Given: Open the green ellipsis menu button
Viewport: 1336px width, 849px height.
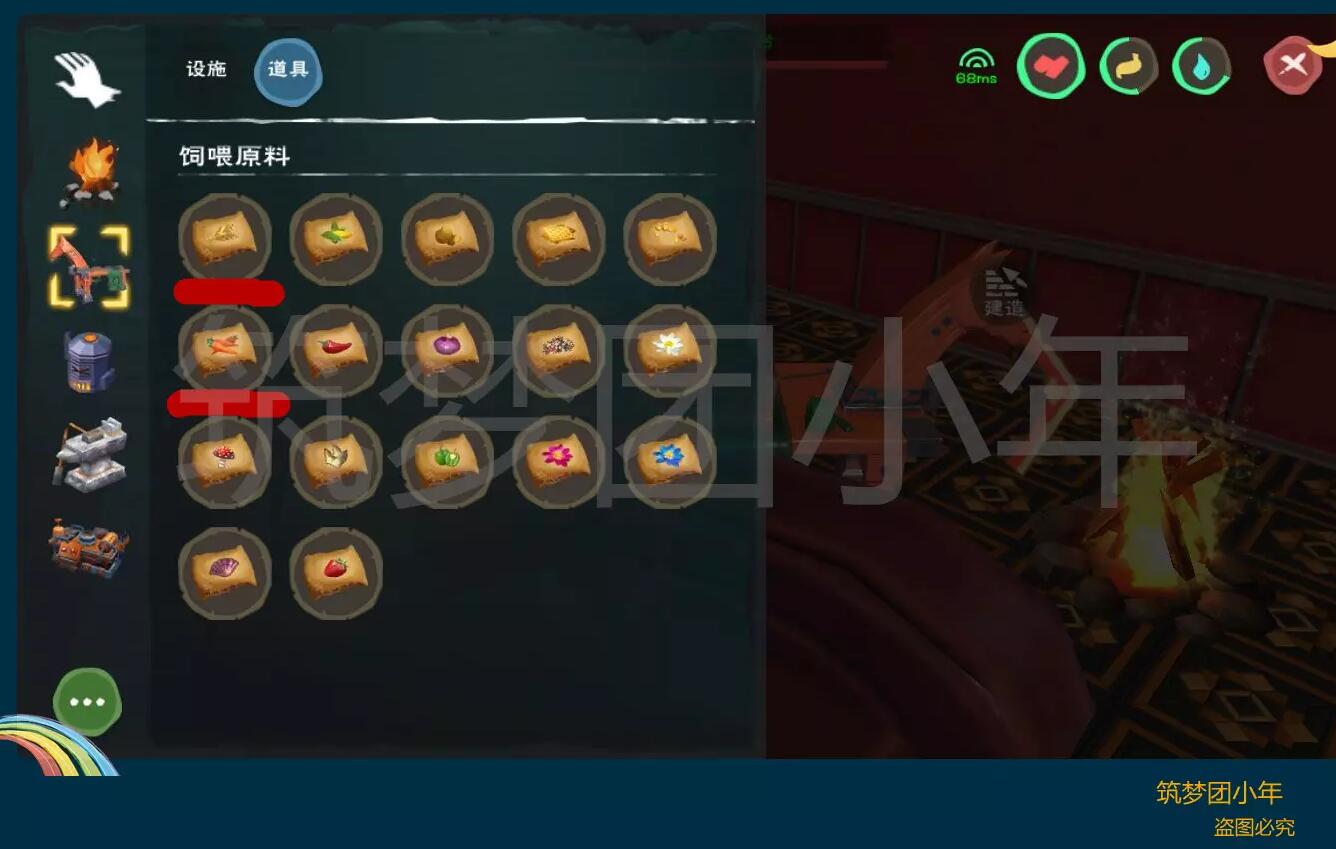Looking at the screenshot, I should 86,702.
